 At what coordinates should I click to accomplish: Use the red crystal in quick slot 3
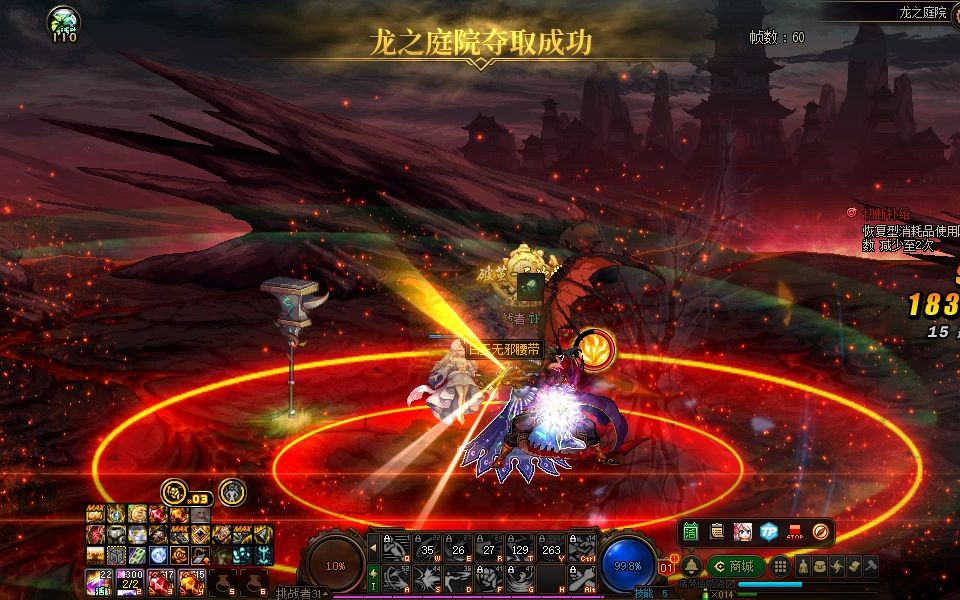click(x=159, y=580)
